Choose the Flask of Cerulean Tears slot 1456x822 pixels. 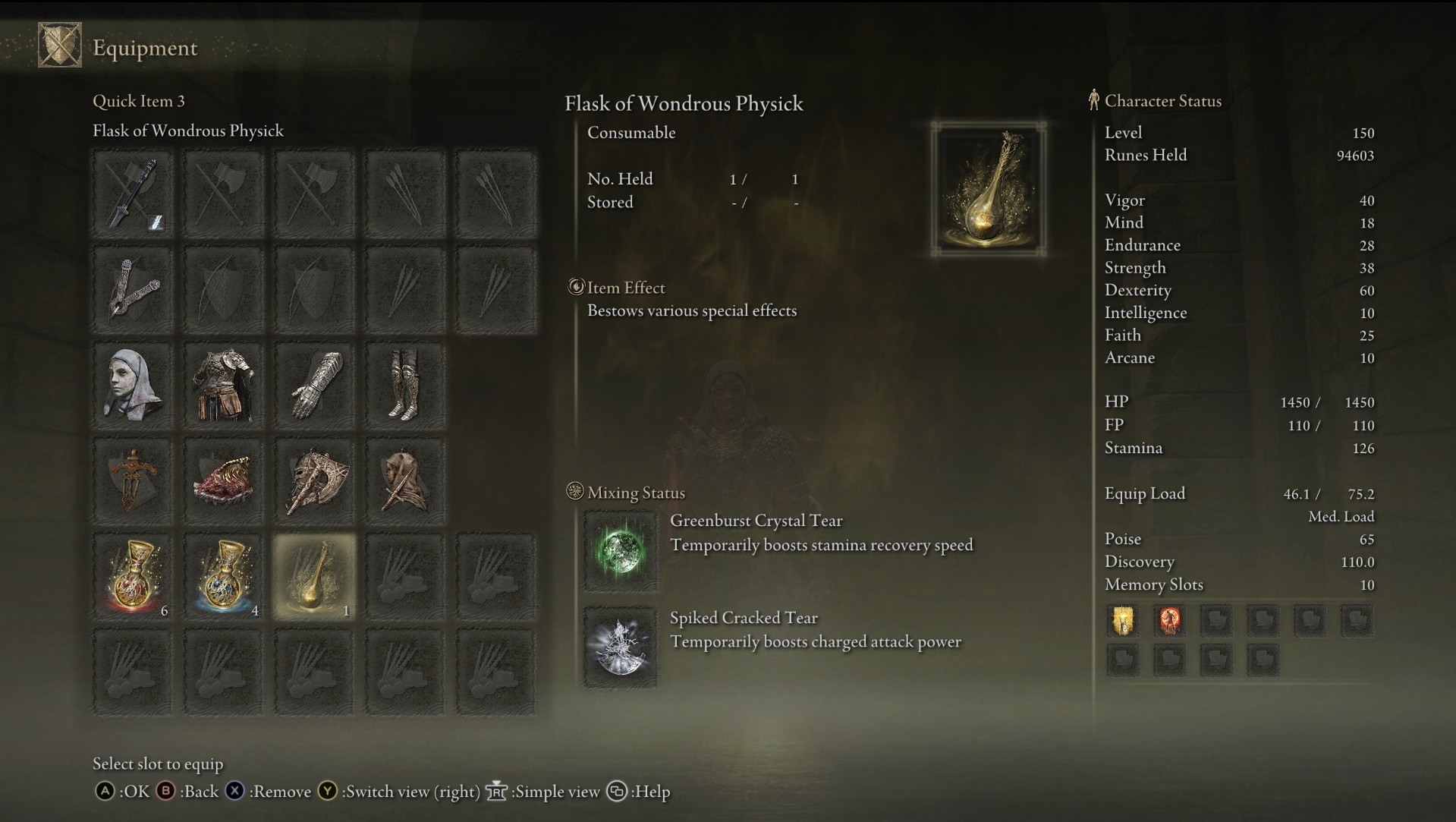[224, 577]
